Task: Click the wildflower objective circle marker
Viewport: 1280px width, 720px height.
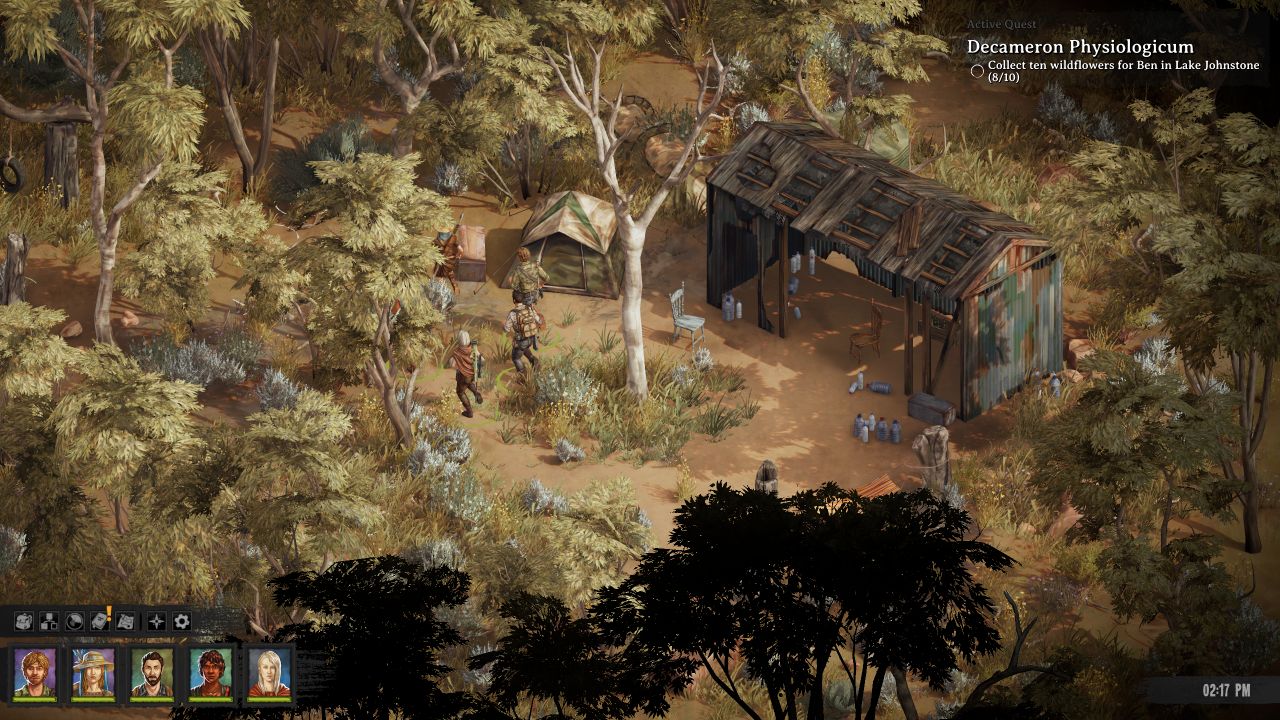Action: point(977,71)
